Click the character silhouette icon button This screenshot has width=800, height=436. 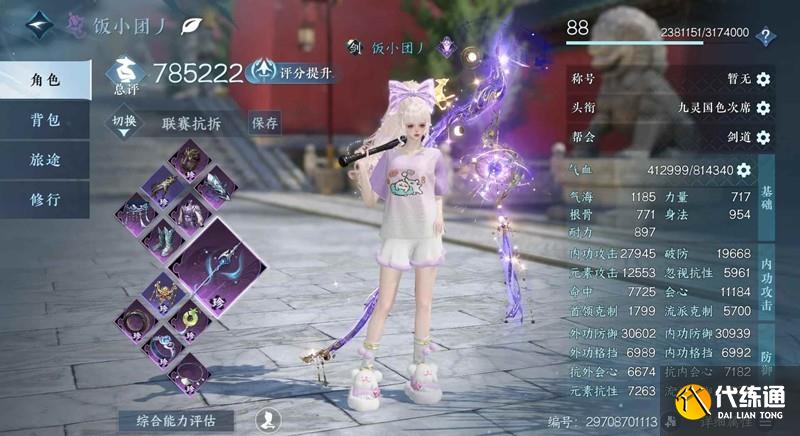[267, 419]
